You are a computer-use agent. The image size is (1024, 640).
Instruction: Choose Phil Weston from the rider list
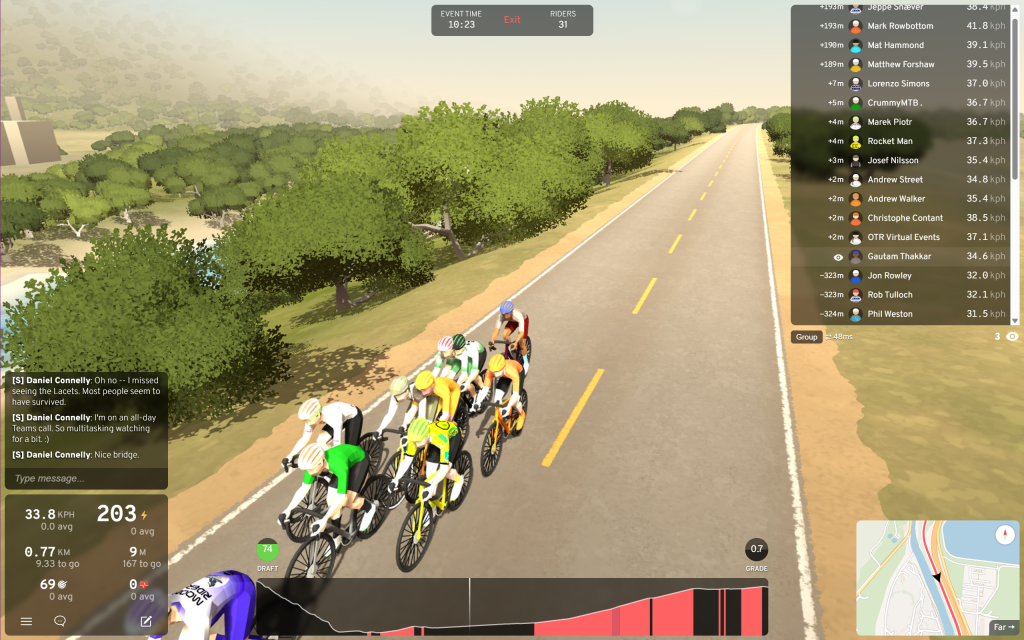coord(890,314)
